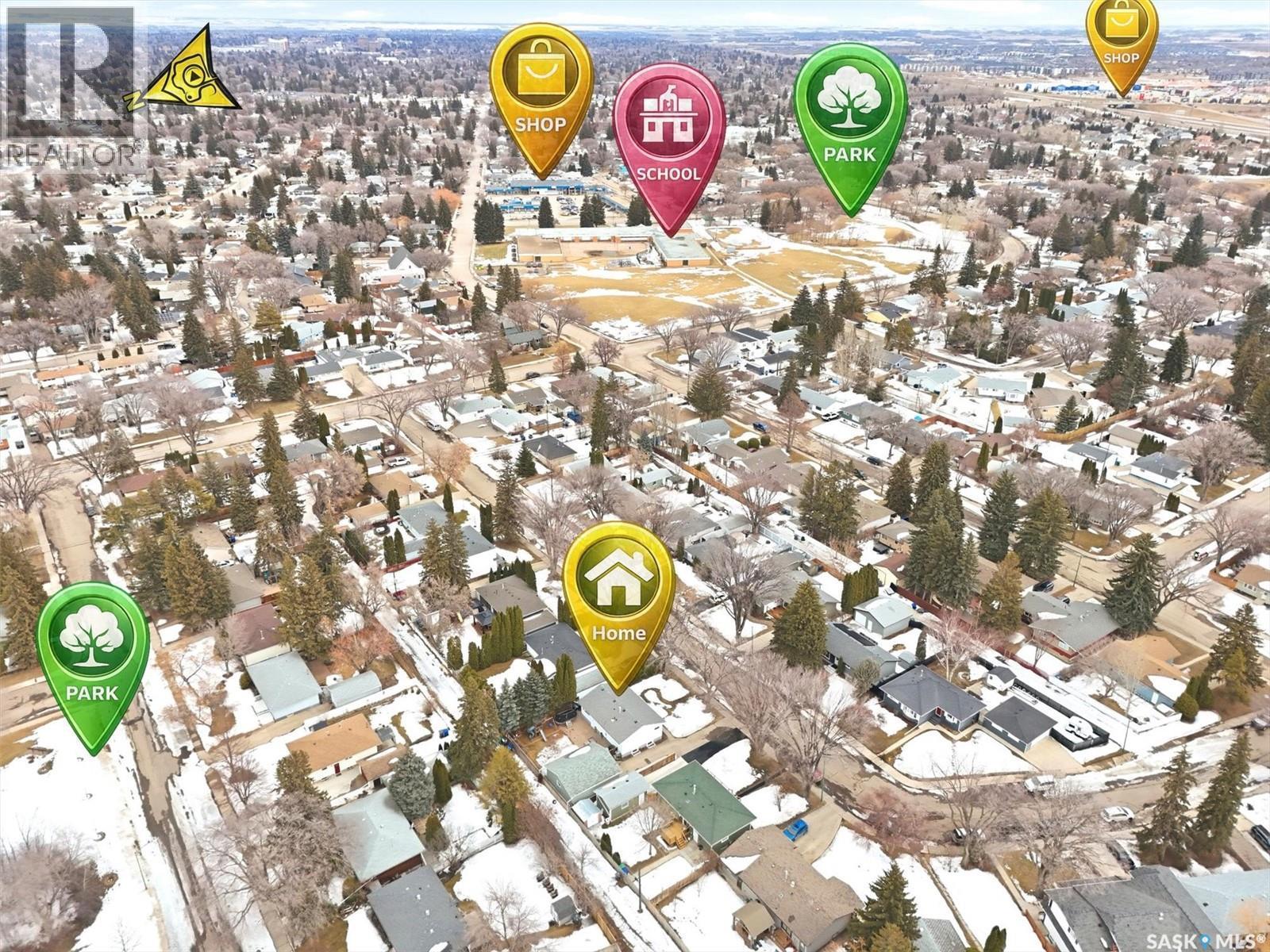This screenshot has height=952, width=1270.
Task: Choose the small SHOP marker near the highway
Action: (x=1122, y=38)
